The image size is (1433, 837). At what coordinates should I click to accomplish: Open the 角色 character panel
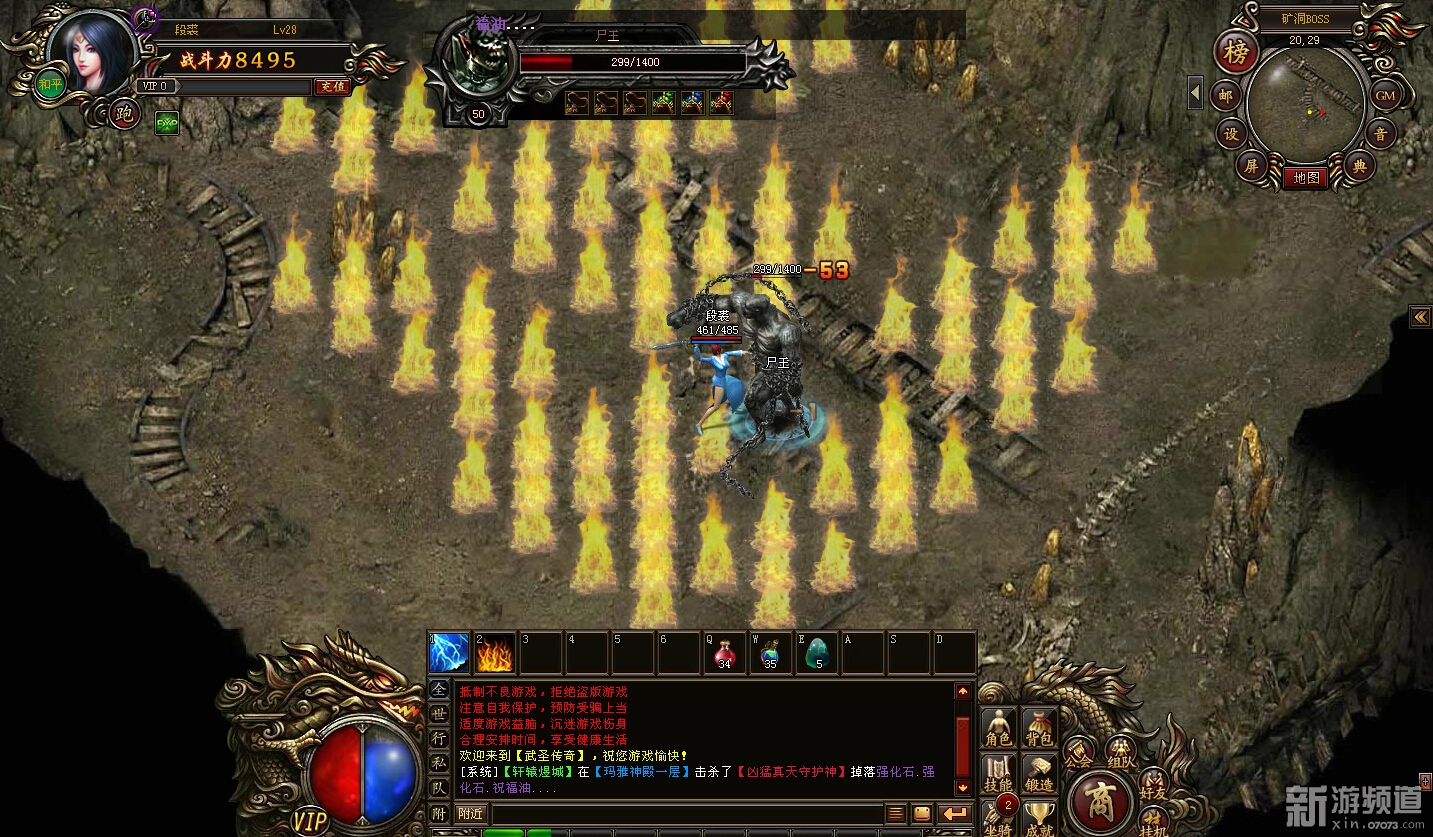(x=998, y=727)
